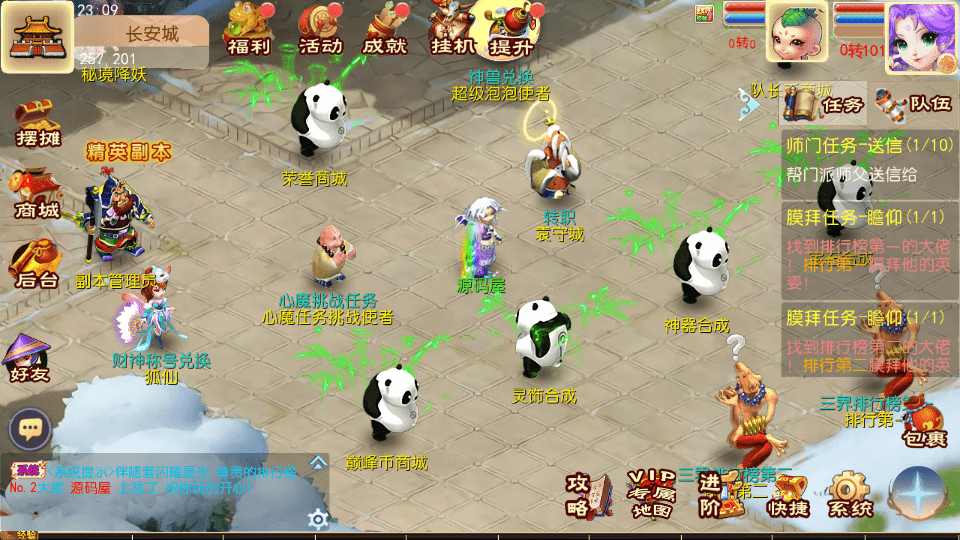Open the 系统 system settings
The height and width of the screenshot is (540, 960).
pos(849,495)
